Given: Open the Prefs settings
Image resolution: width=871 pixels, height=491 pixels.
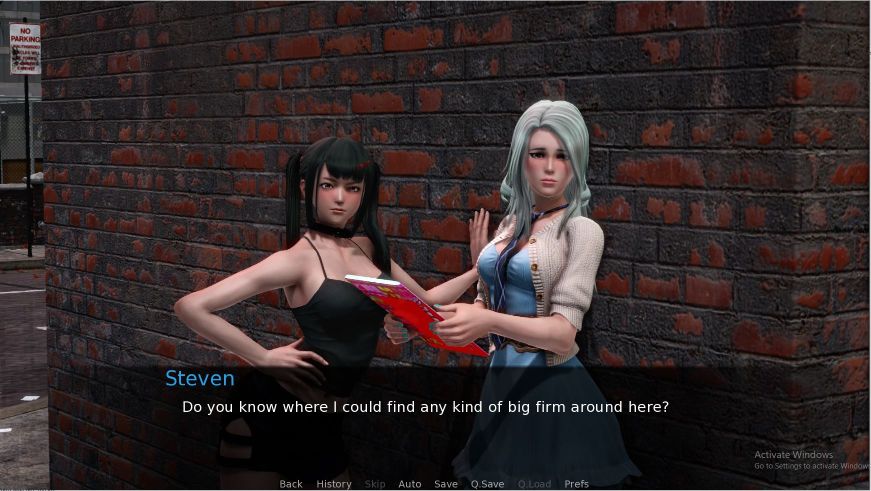Looking at the screenshot, I should click(577, 484).
